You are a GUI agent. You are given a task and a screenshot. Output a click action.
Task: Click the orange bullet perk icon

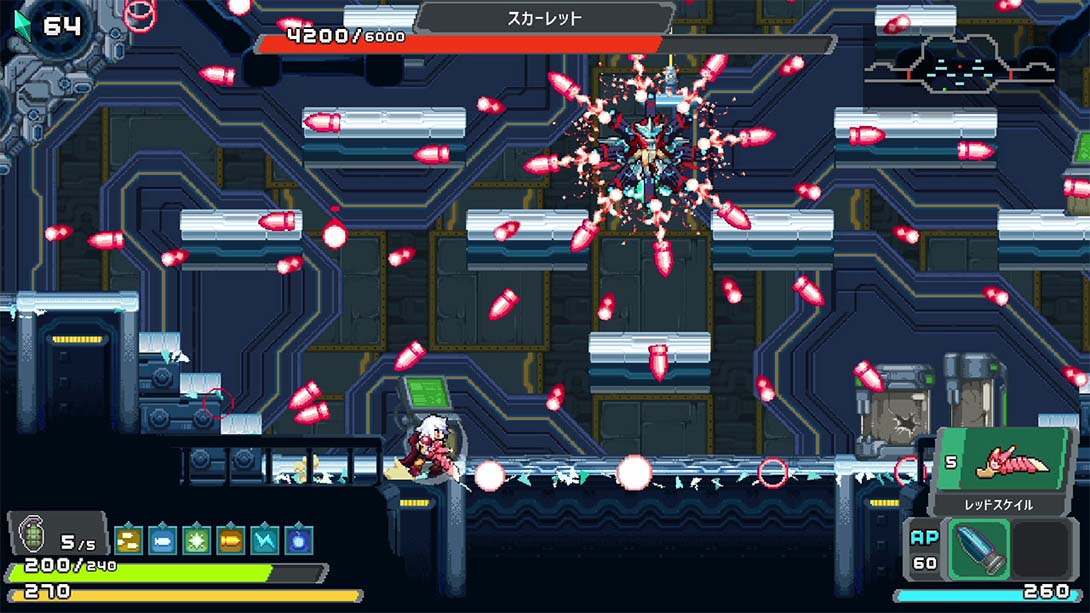click(x=230, y=540)
